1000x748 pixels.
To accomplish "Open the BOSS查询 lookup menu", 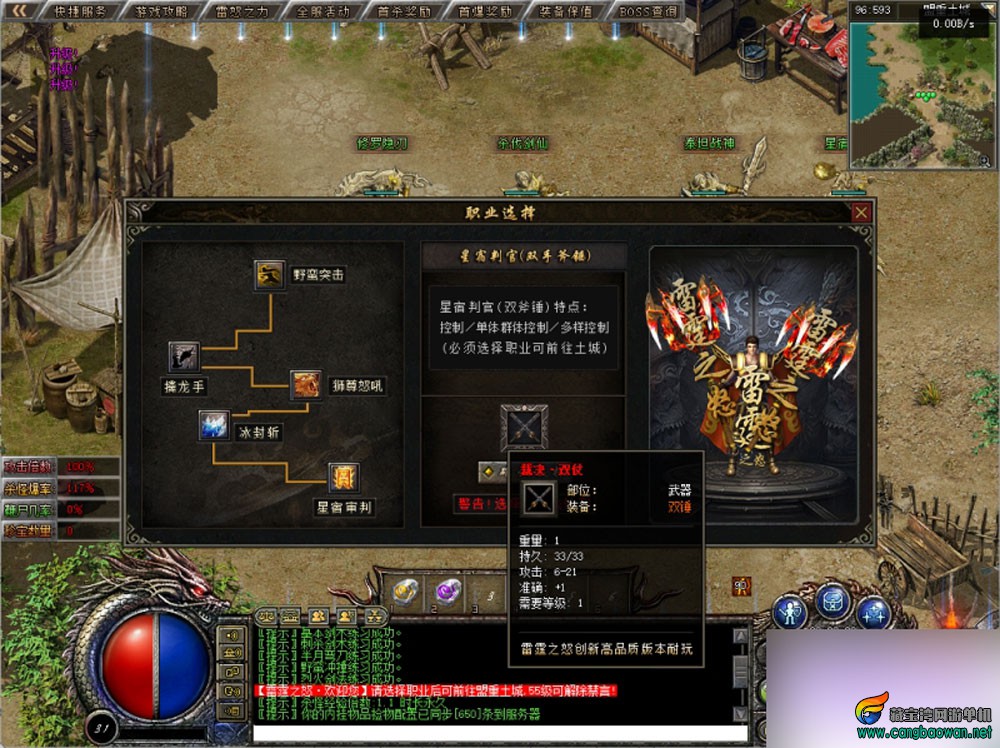I will (647, 11).
